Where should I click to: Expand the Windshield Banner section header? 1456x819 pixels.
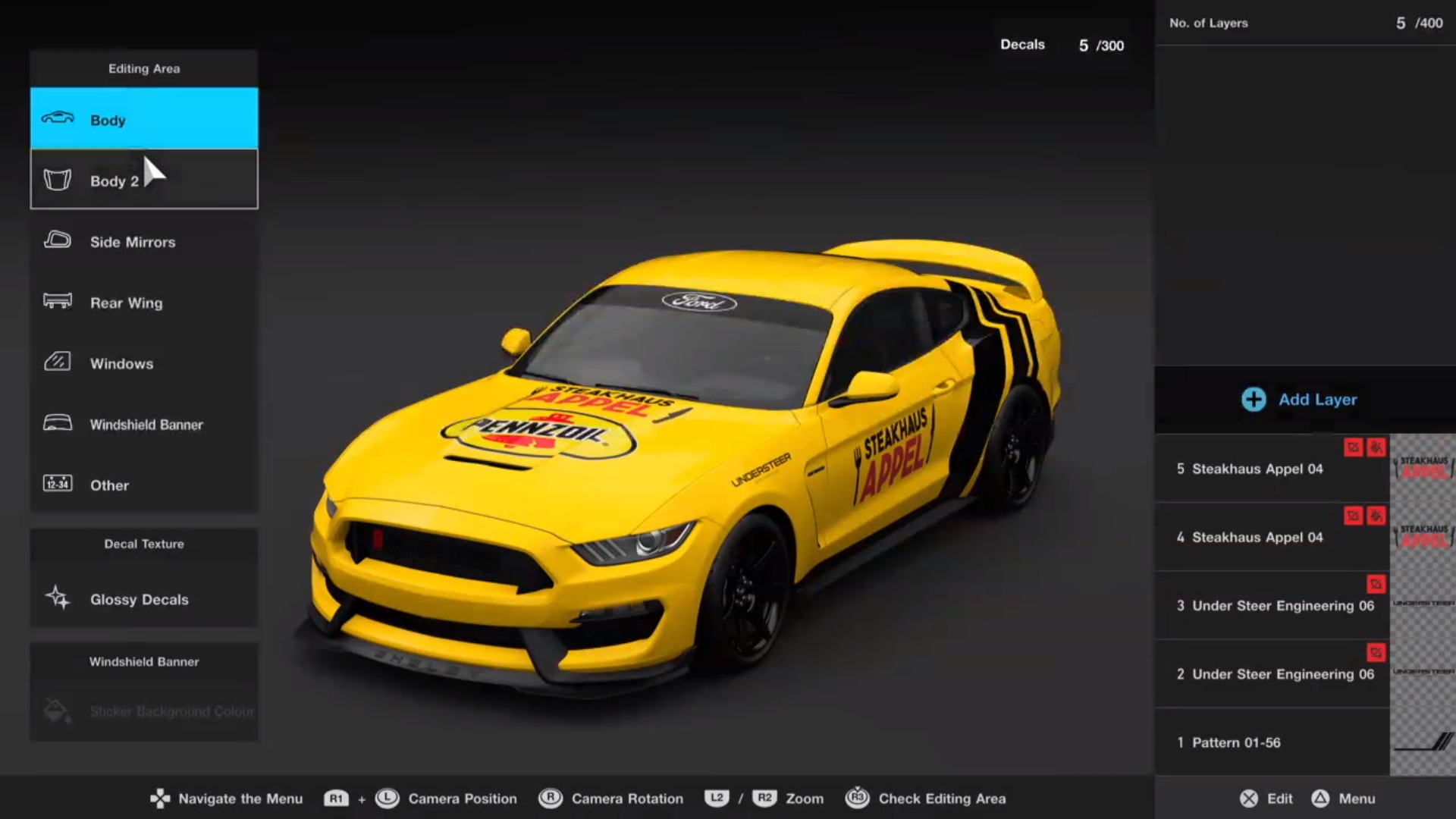144,661
